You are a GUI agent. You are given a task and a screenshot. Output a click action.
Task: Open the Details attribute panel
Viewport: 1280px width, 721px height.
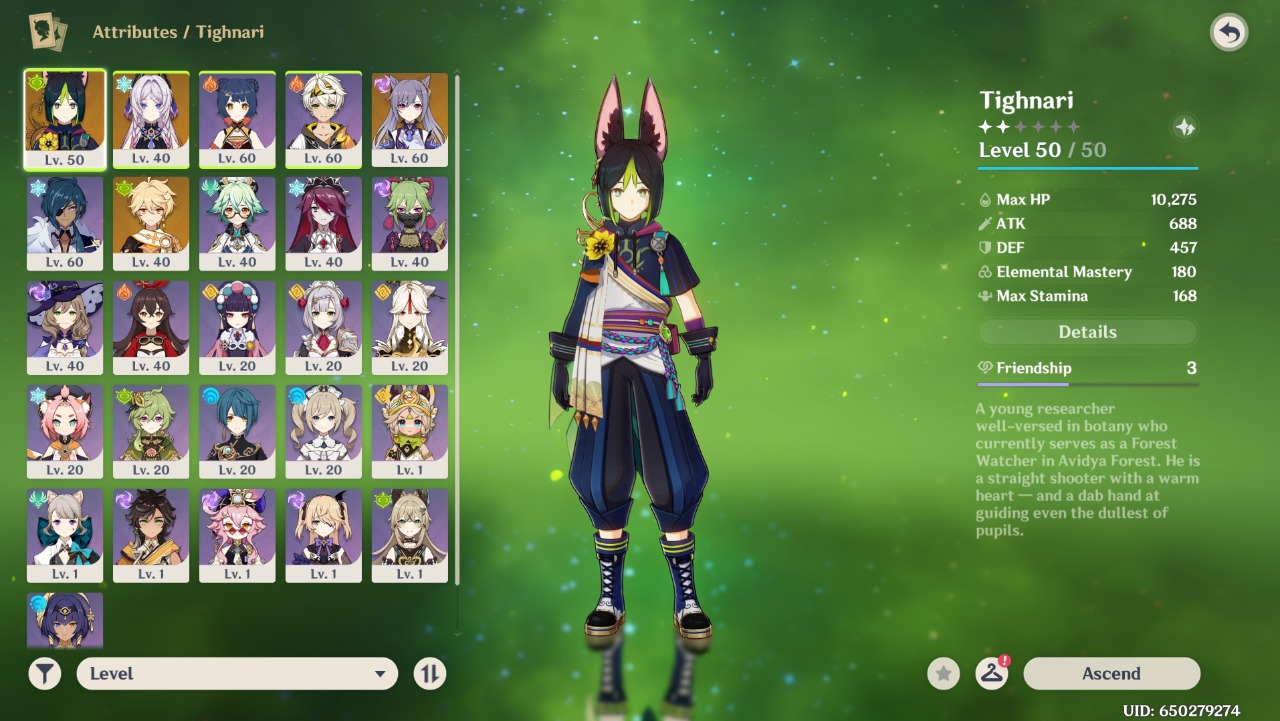[x=1087, y=332]
